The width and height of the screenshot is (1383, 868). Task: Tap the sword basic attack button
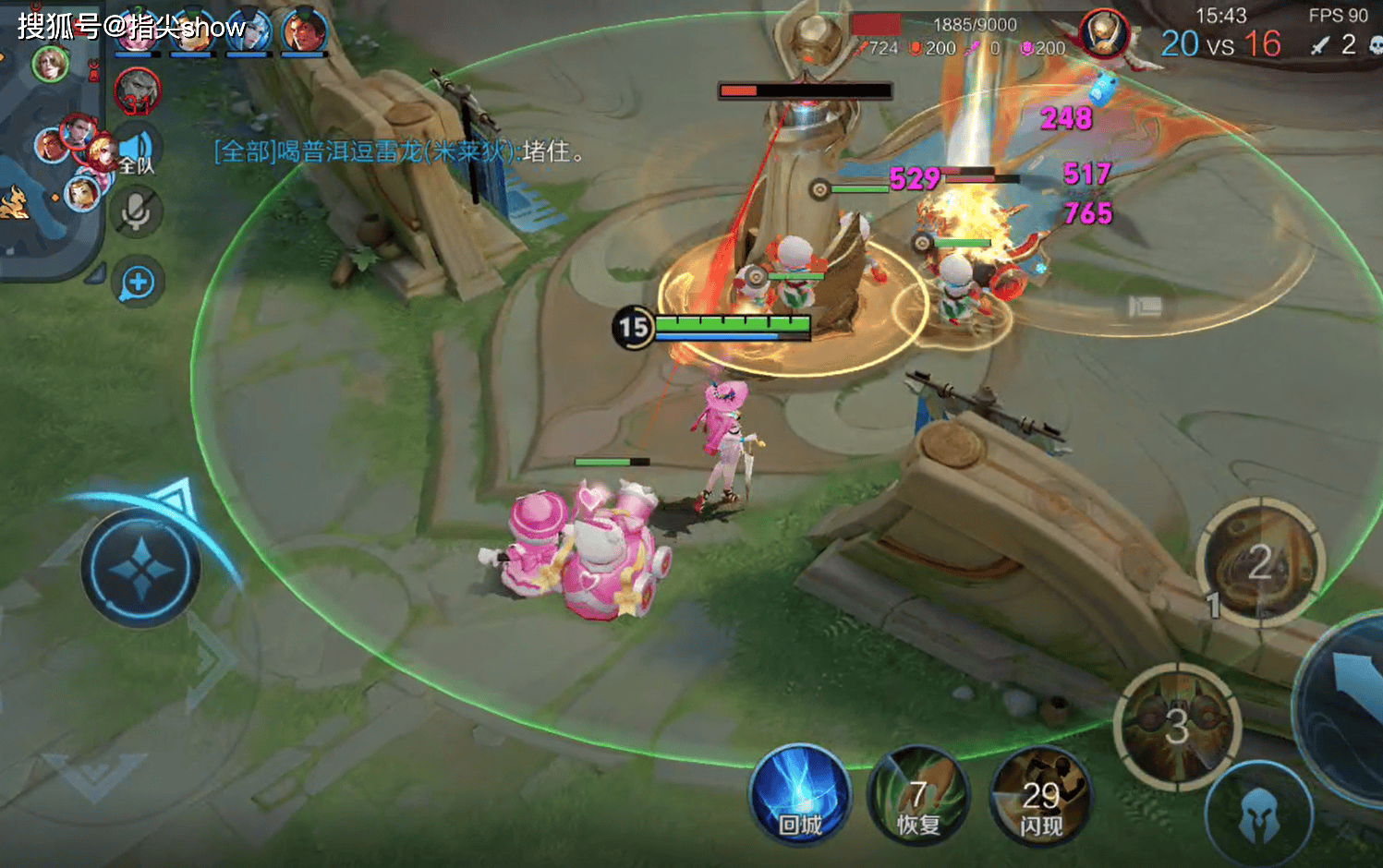(1351, 702)
